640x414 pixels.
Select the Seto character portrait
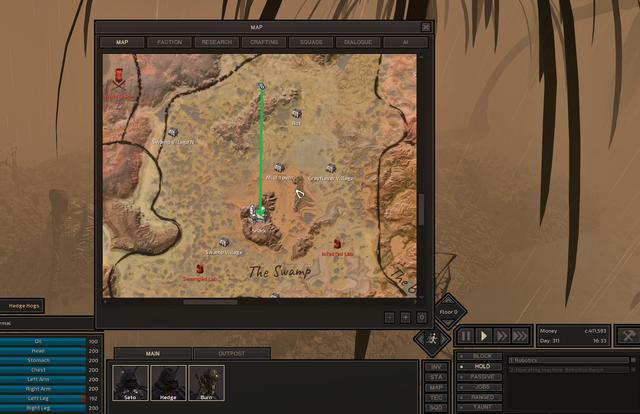coord(131,382)
